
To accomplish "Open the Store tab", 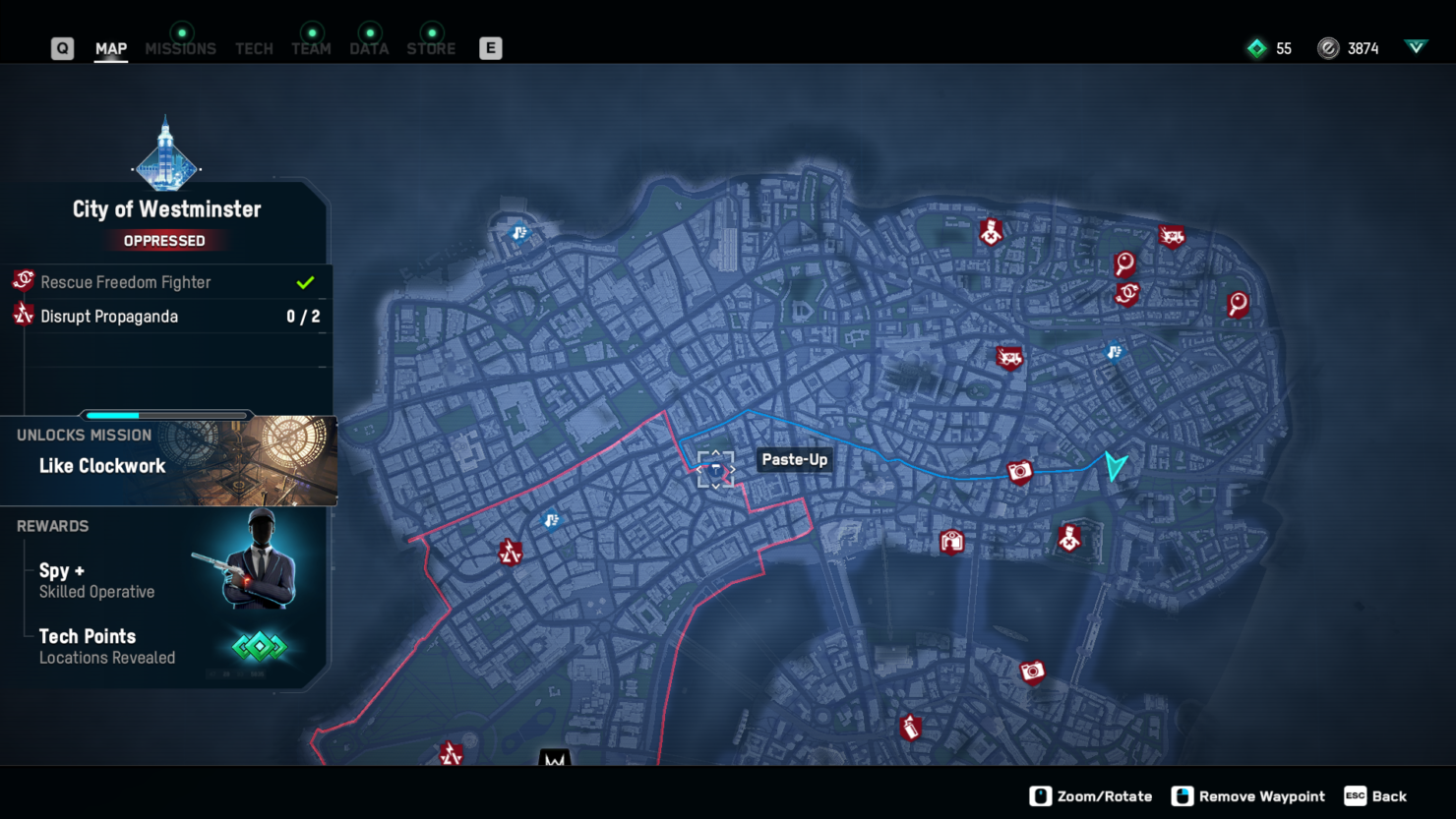I will click(x=431, y=48).
